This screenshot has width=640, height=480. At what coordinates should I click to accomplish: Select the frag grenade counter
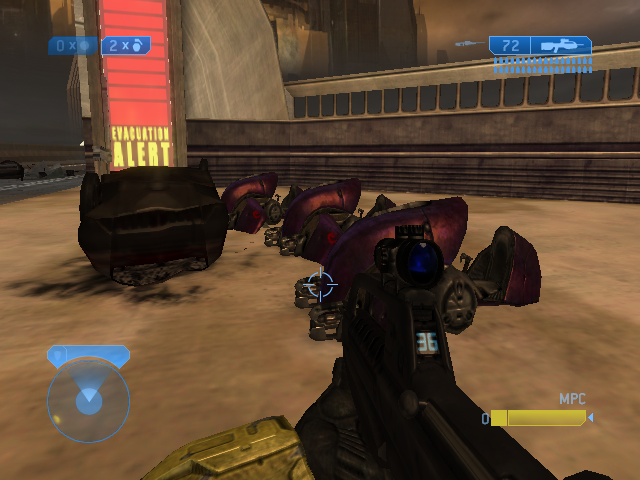pyautogui.click(x=125, y=46)
